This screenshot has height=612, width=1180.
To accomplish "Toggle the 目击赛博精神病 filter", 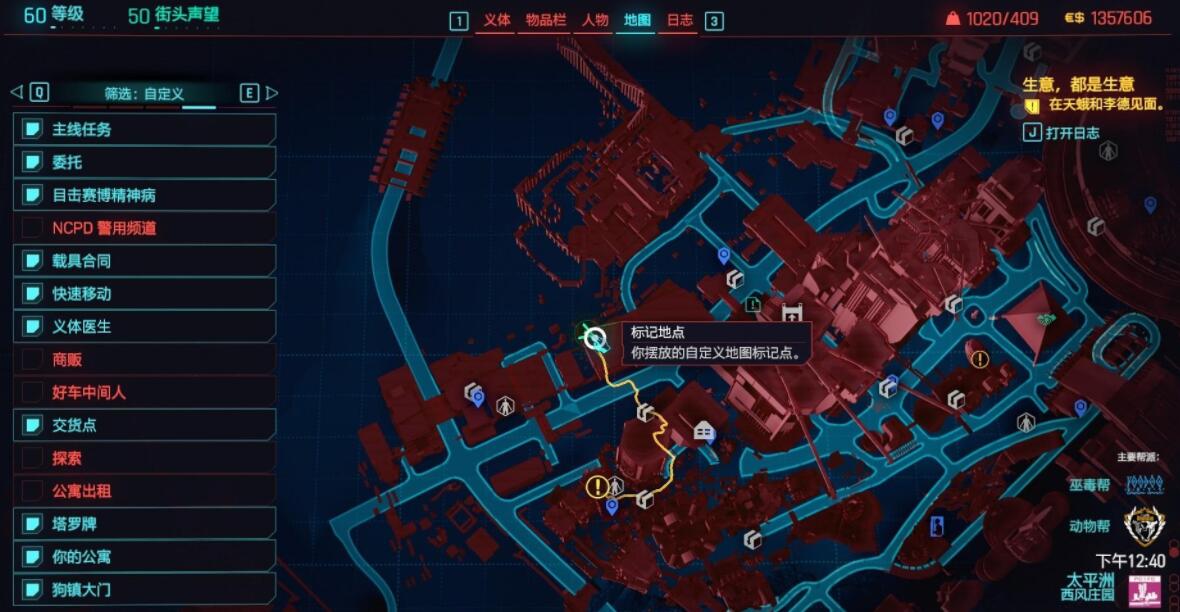I will coord(145,195).
